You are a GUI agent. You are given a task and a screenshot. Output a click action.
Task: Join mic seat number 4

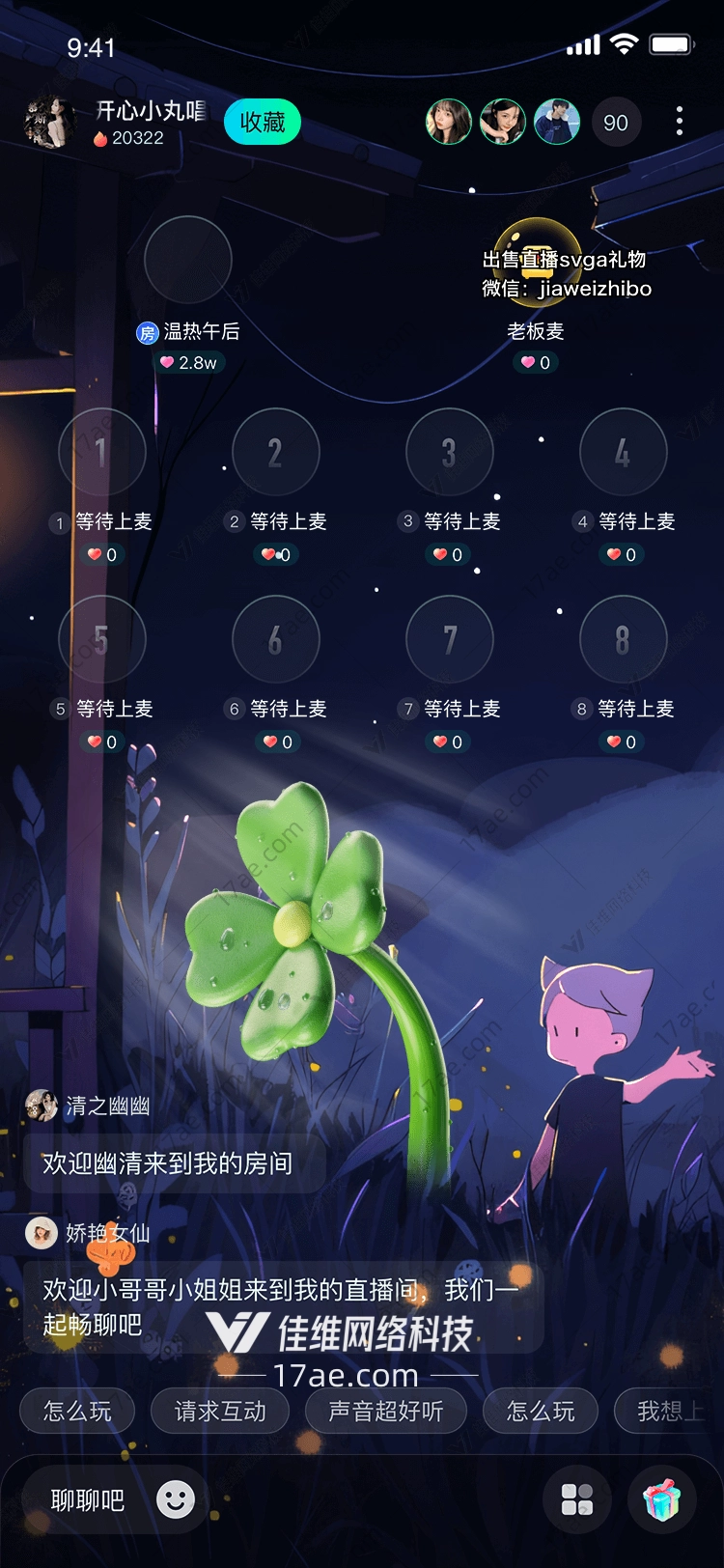pos(623,452)
